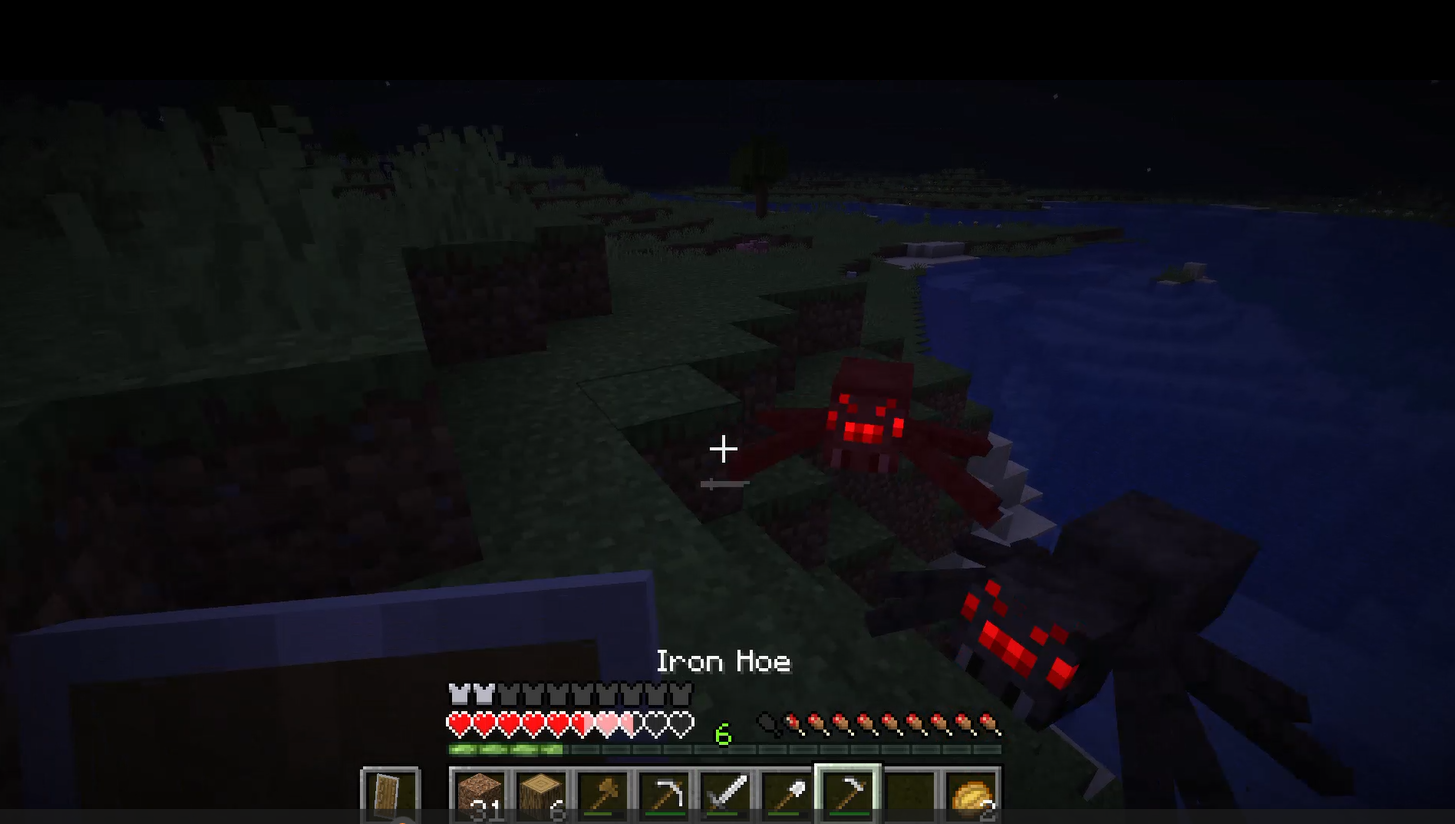
Task: Select the iron hoe hotbar slot
Action: point(846,795)
